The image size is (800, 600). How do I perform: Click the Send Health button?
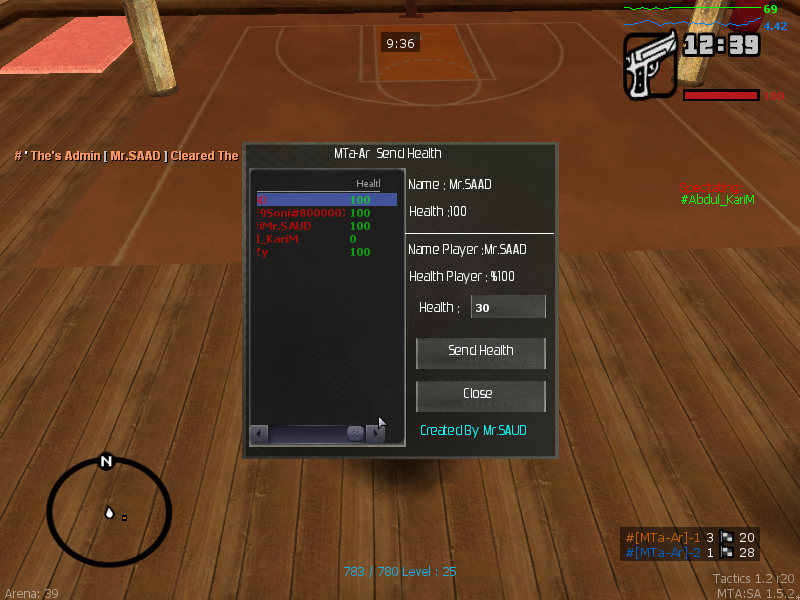[x=481, y=351]
